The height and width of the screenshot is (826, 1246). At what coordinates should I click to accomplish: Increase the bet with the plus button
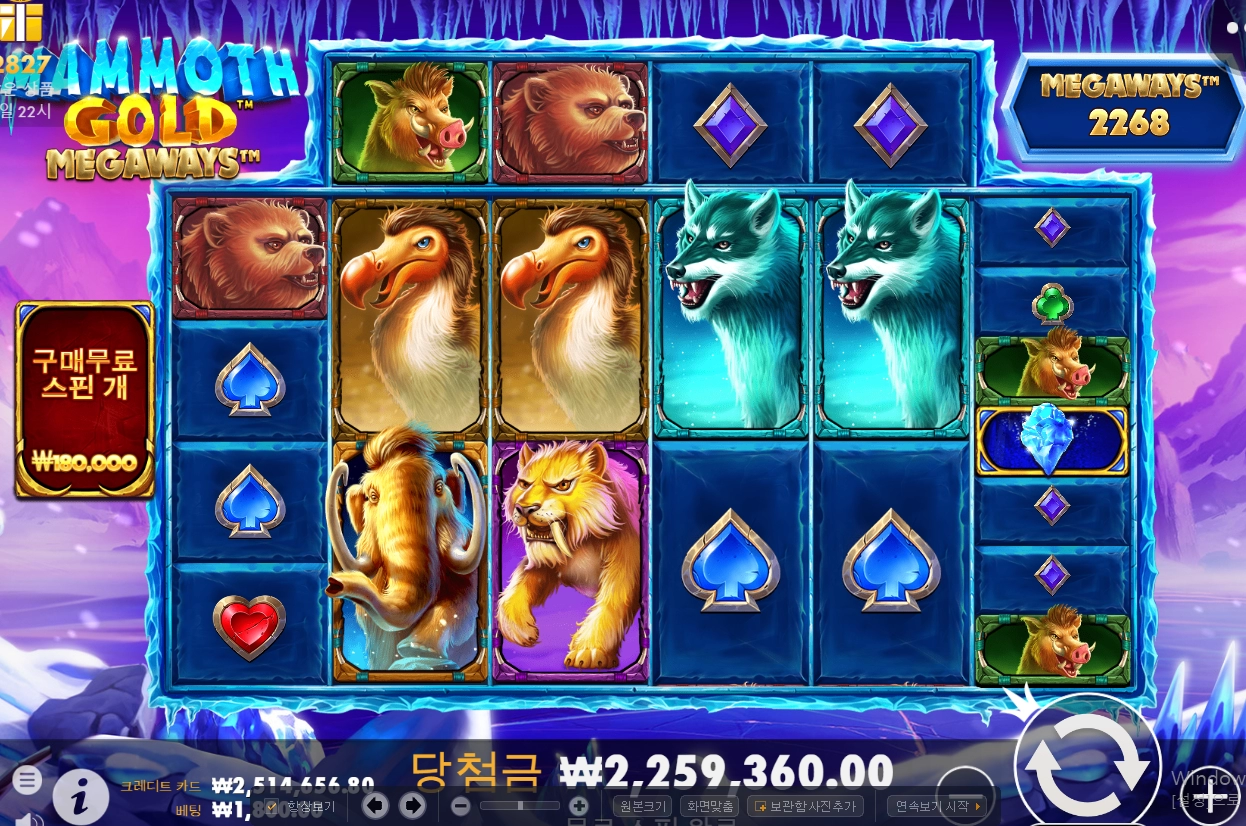pyautogui.click(x=1210, y=797)
